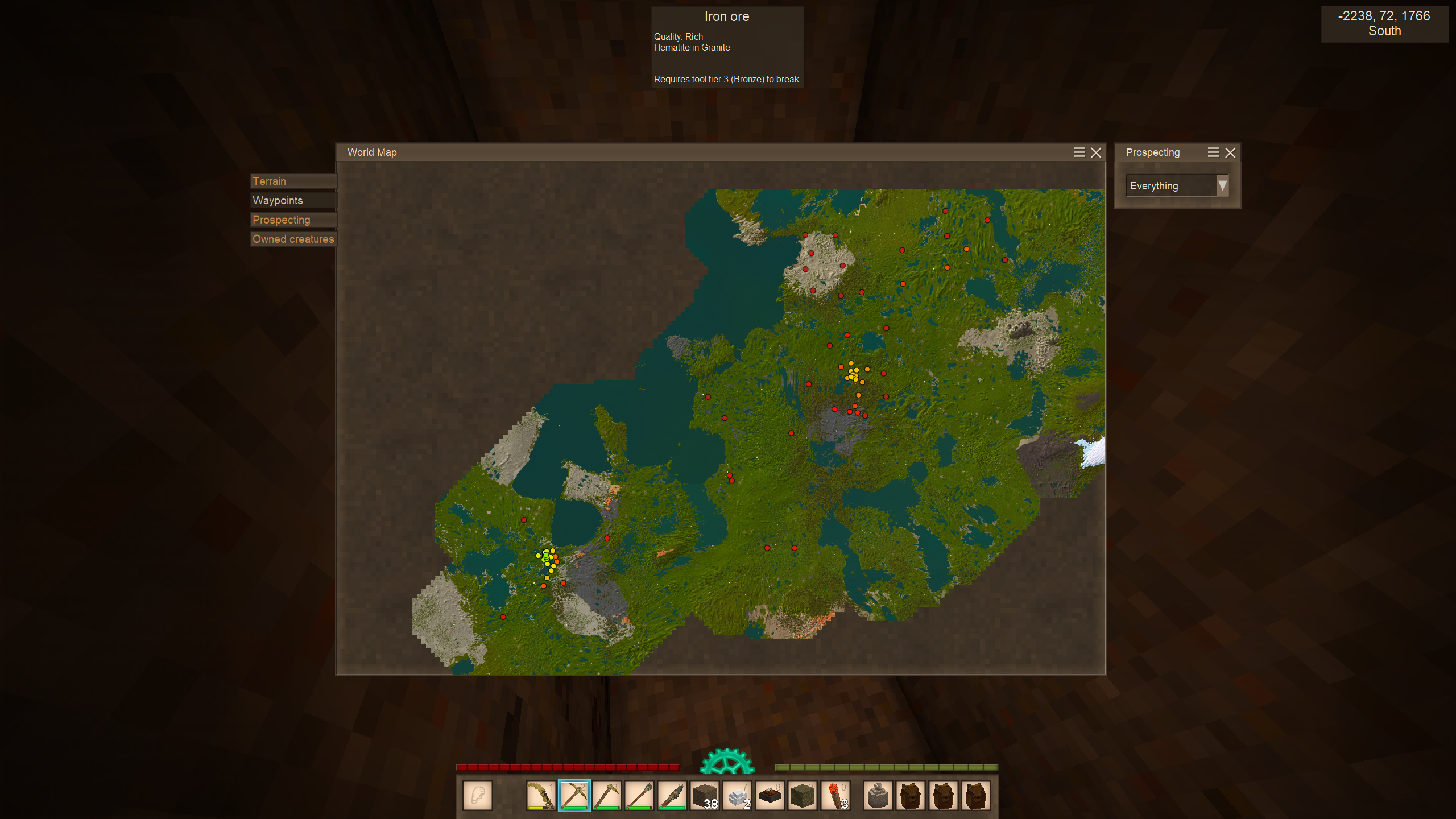The image size is (1456, 819).
Task: Click the yellow-green prospecting marker cluster
Action: 547,557
